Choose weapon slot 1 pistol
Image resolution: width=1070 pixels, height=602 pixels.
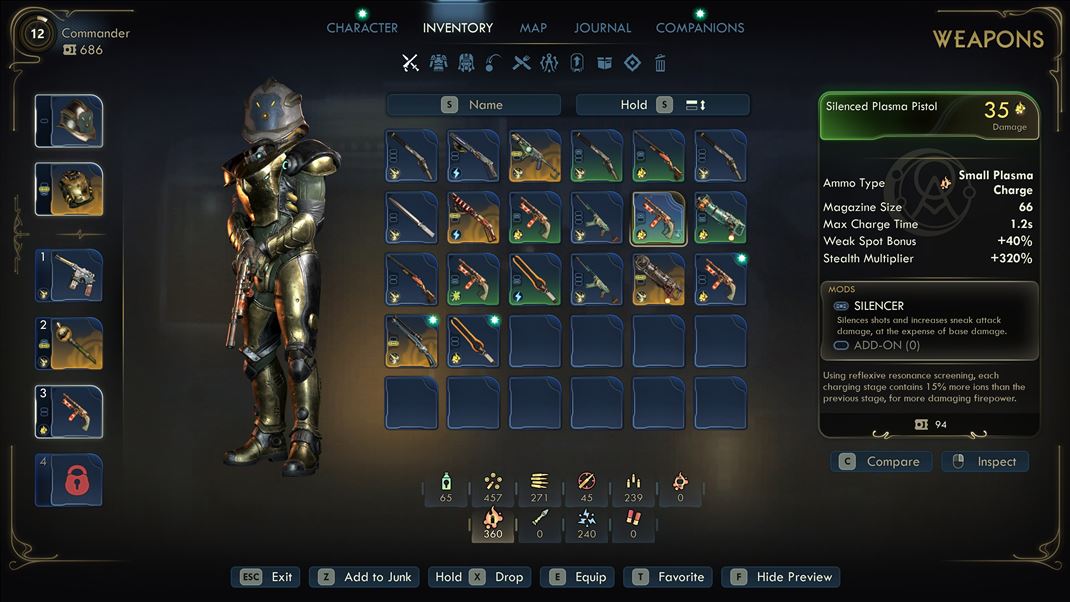69,276
